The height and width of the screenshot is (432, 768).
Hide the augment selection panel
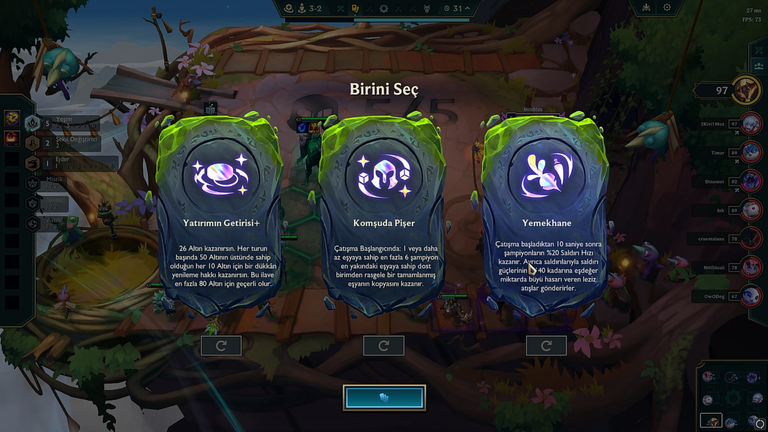pos(384,397)
